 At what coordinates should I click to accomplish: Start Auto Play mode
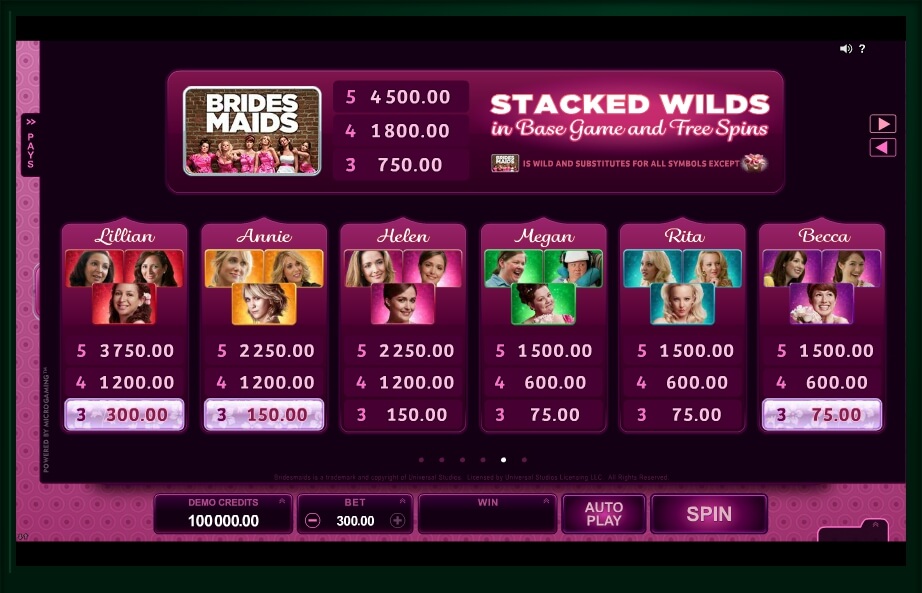[603, 514]
